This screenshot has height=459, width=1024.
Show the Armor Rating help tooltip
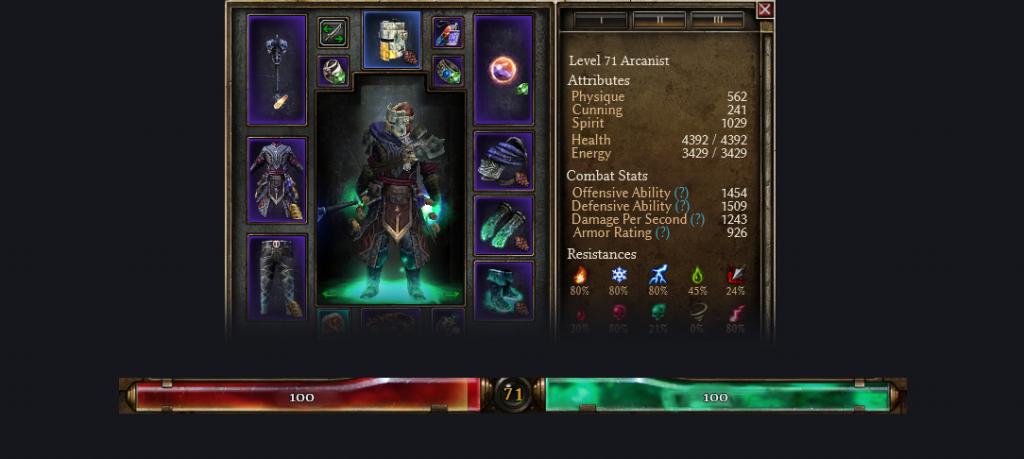(x=662, y=233)
